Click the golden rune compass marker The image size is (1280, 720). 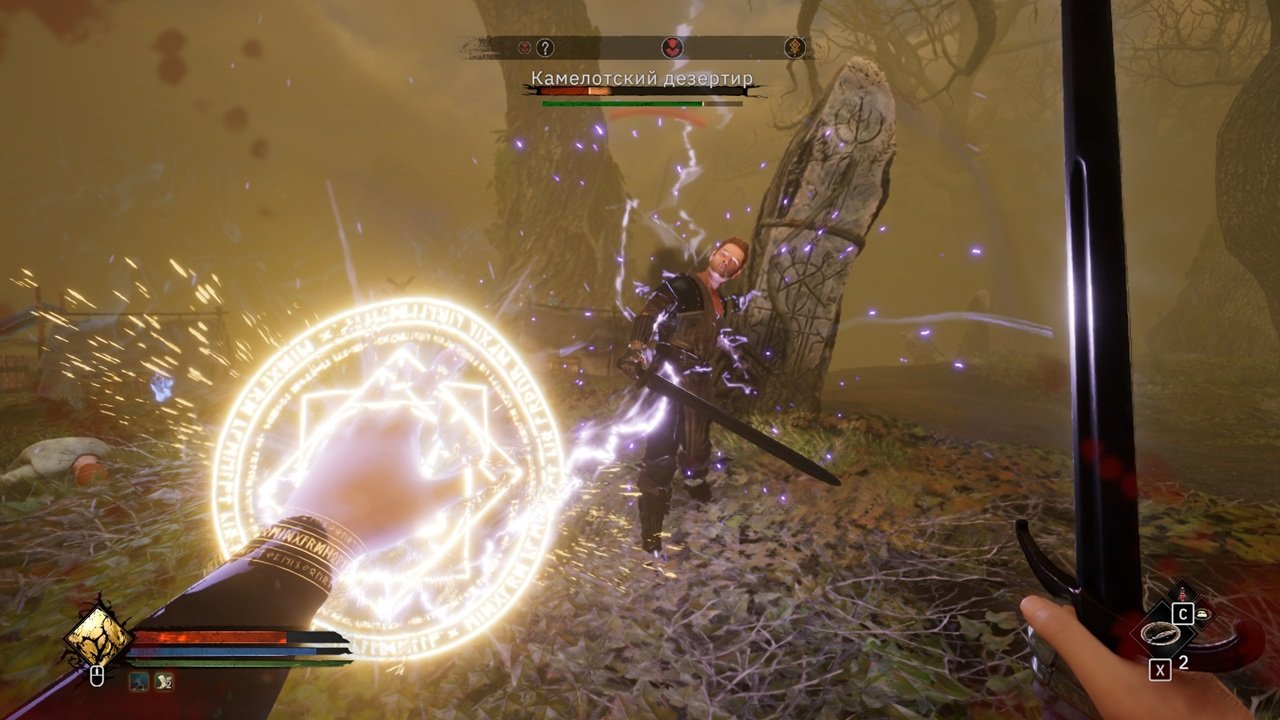coord(795,47)
